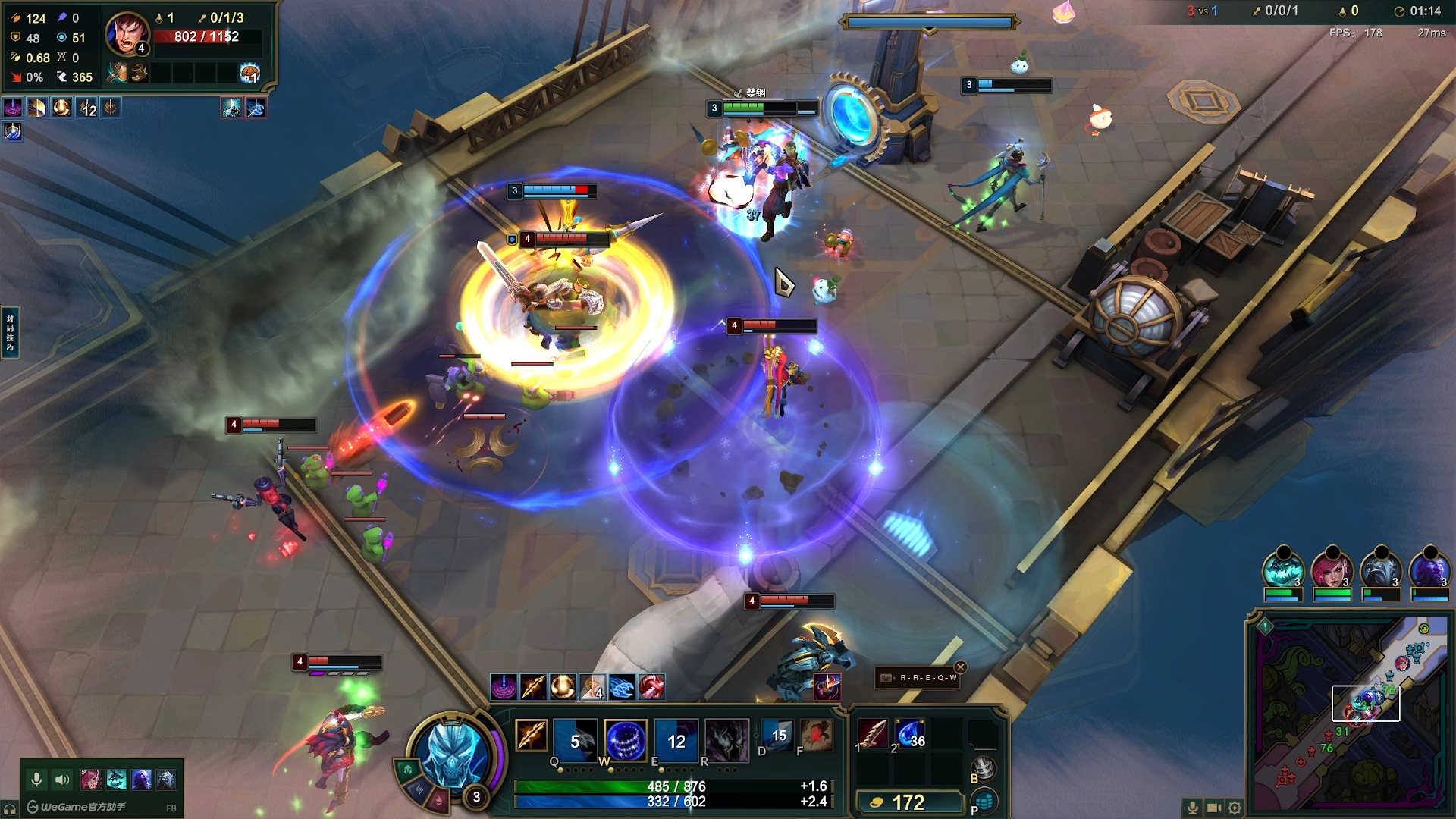Viewport: 1456px width, 819px height.
Task: Select the pink-haired ally portrait
Action: coord(1332,570)
